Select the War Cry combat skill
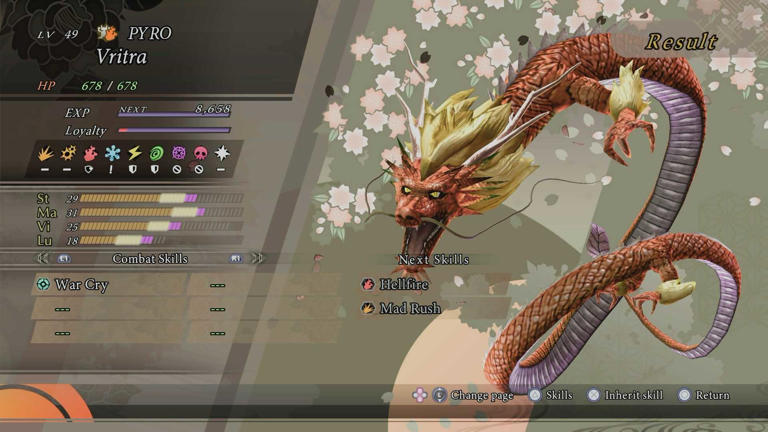Image resolution: width=768 pixels, height=432 pixels. pos(80,285)
